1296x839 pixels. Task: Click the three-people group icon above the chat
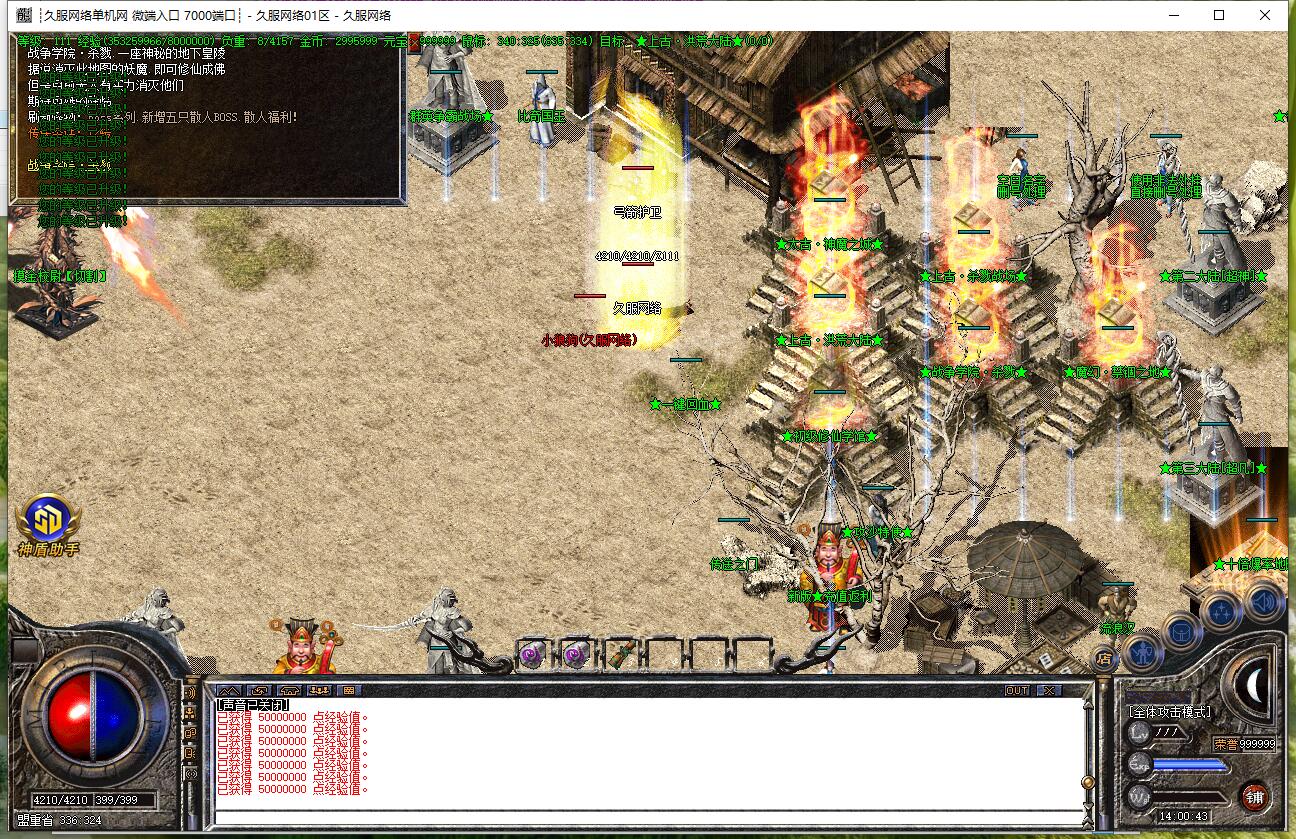[319, 690]
